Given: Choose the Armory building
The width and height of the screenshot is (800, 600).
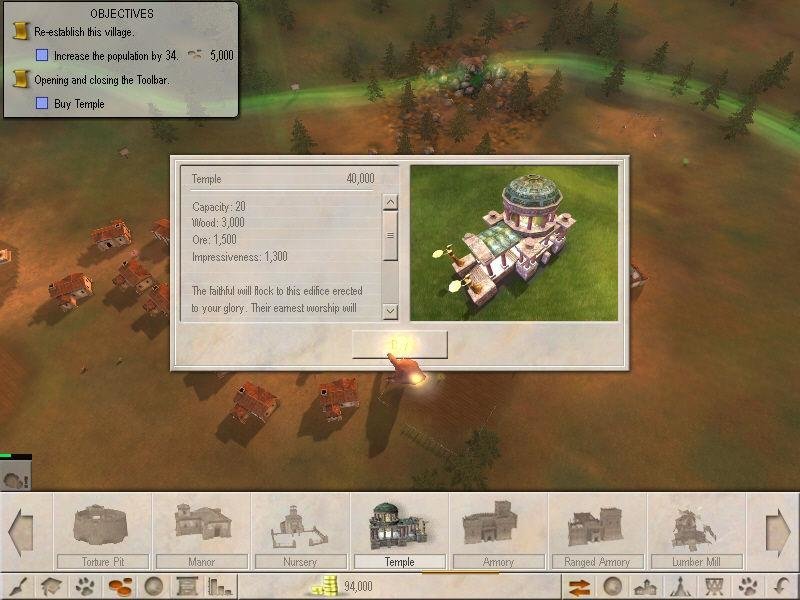Looking at the screenshot, I should point(498,531).
